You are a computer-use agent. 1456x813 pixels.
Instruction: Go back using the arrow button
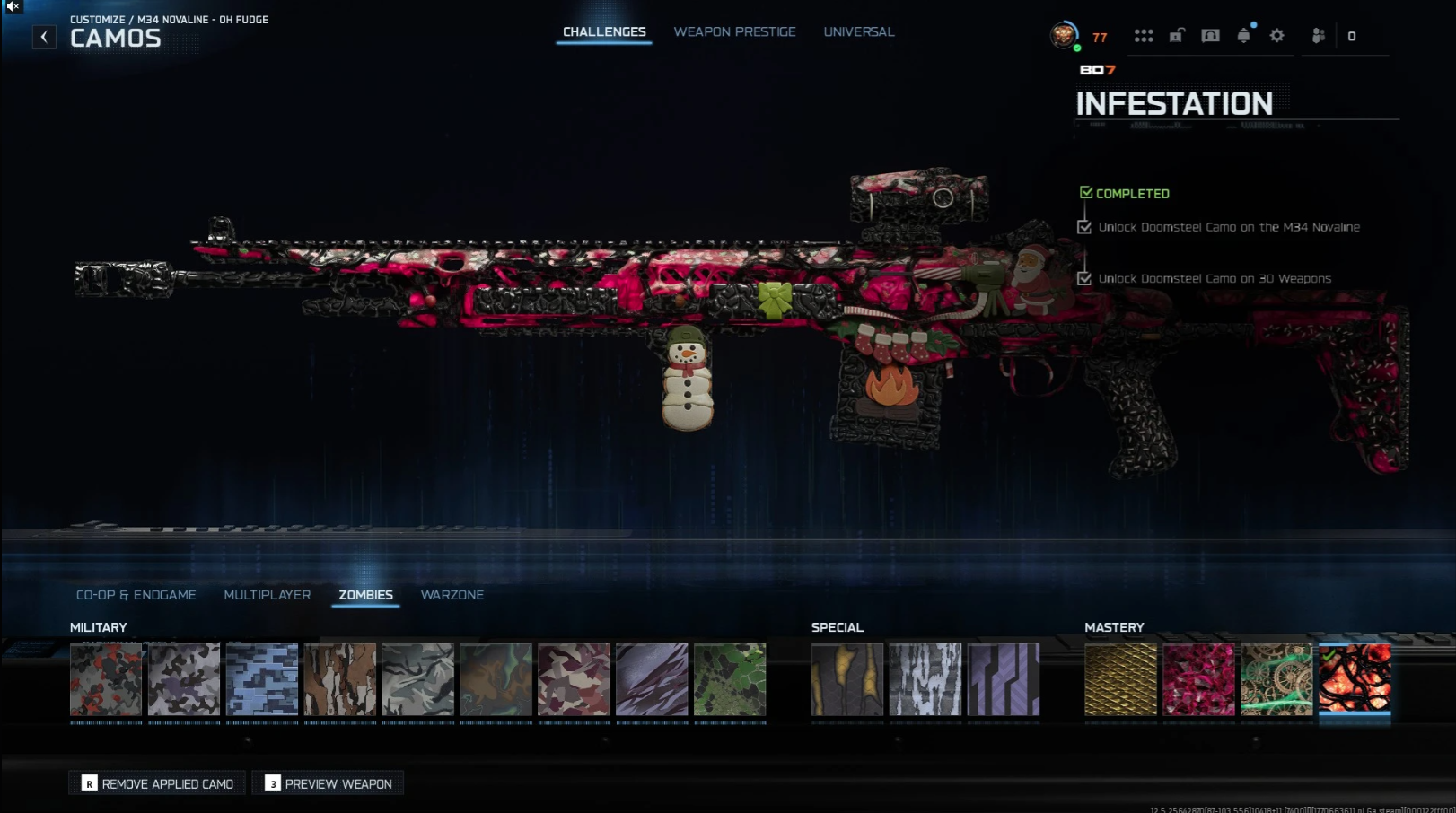tap(44, 37)
